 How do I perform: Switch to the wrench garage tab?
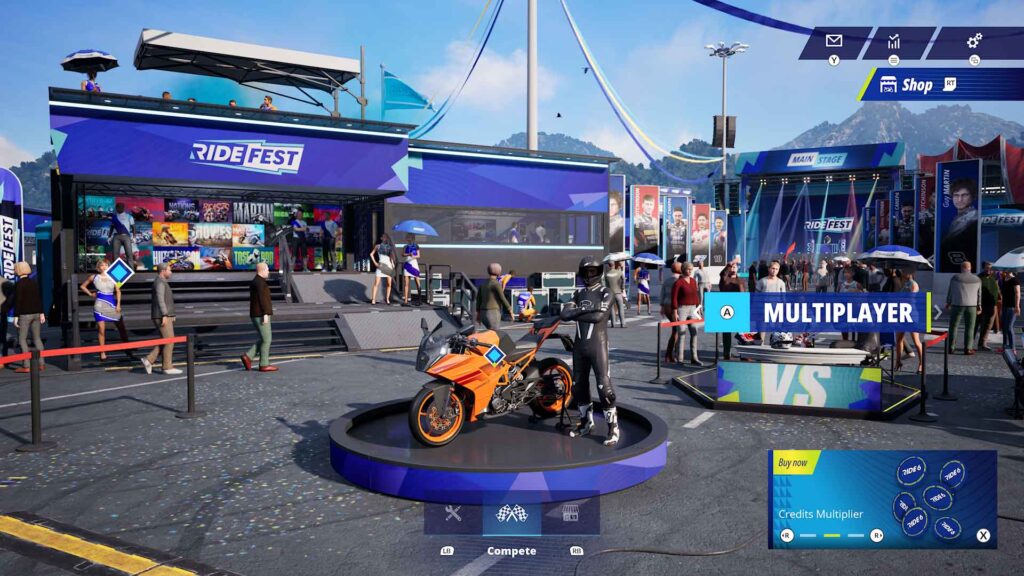453,514
